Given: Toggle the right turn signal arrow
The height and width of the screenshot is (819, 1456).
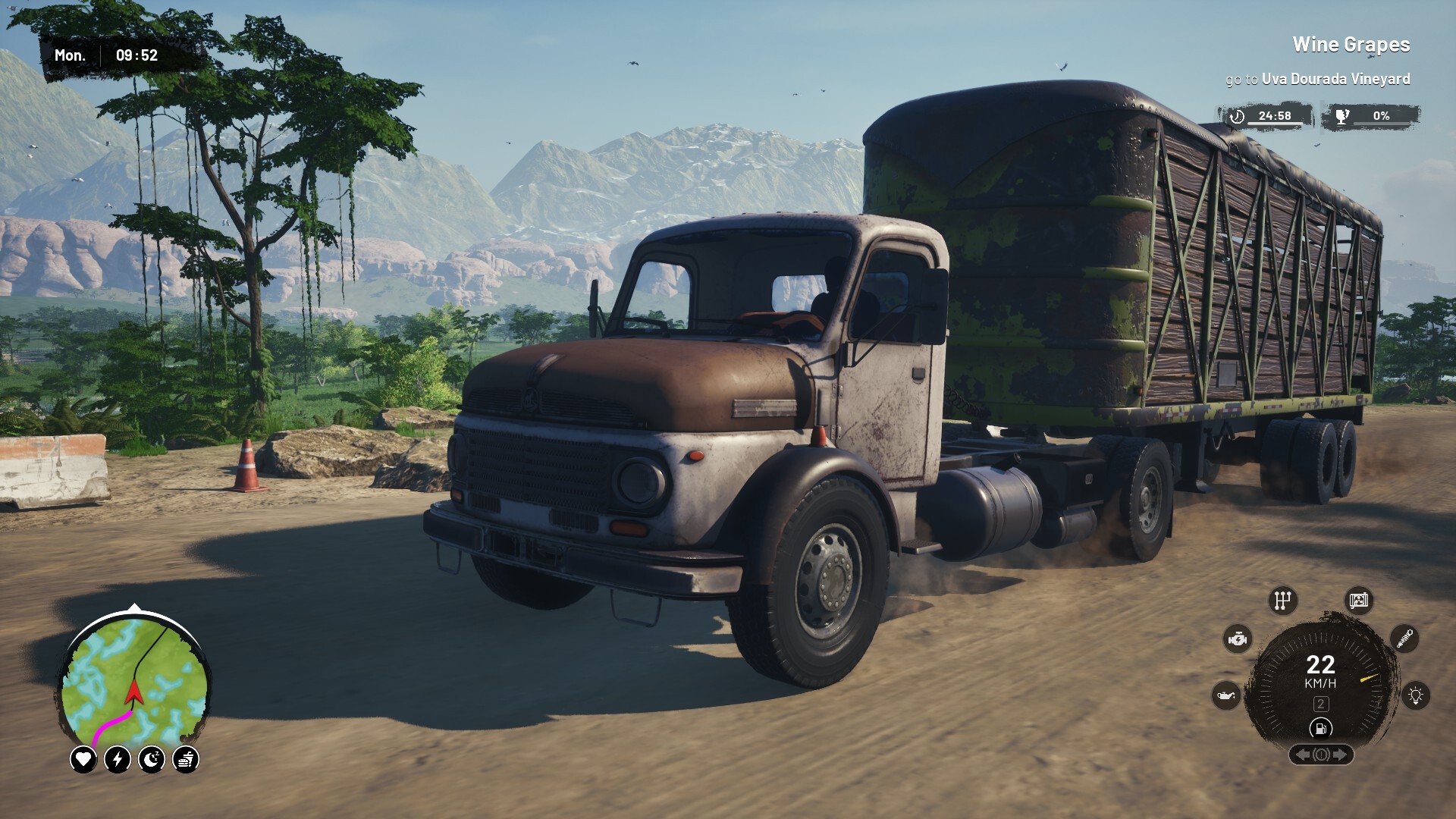Looking at the screenshot, I should (1340, 755).
